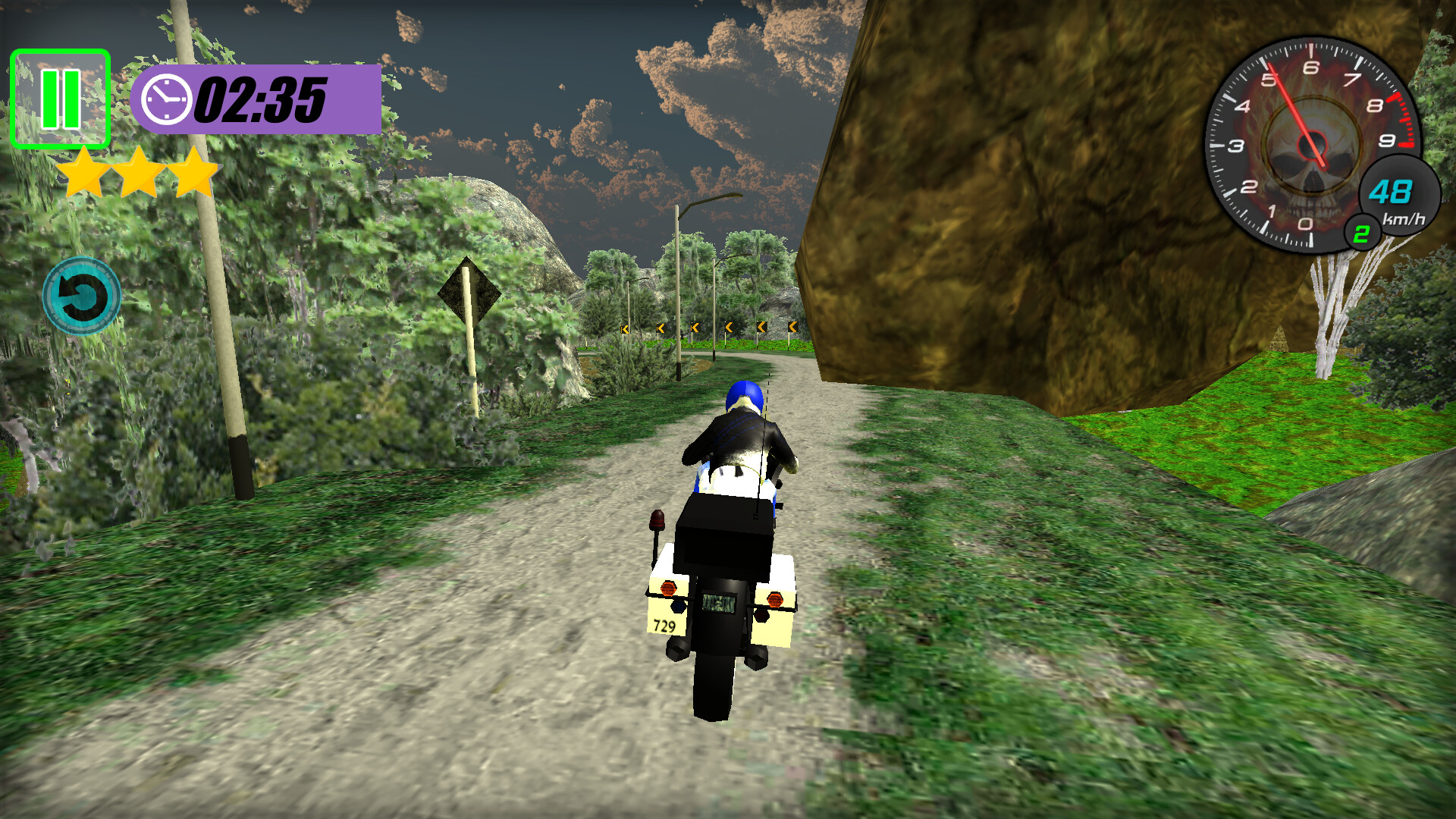Tap the red RPM zone on the gauge

pyautogui.click(x=1403, y=121)
